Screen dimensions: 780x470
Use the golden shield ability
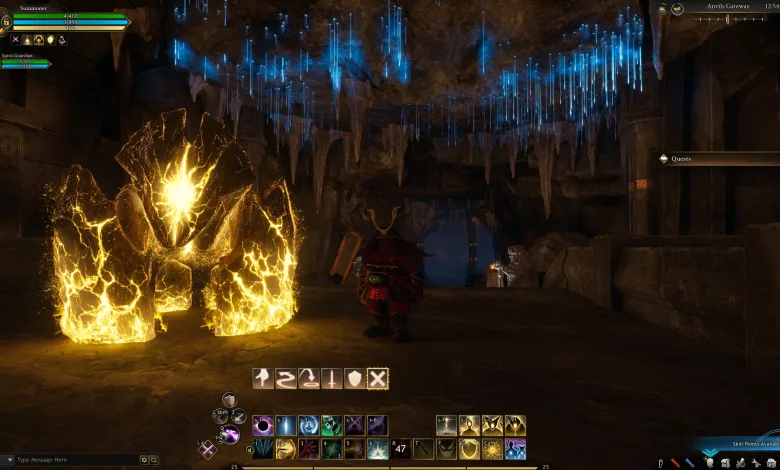[x=469, y=448]
